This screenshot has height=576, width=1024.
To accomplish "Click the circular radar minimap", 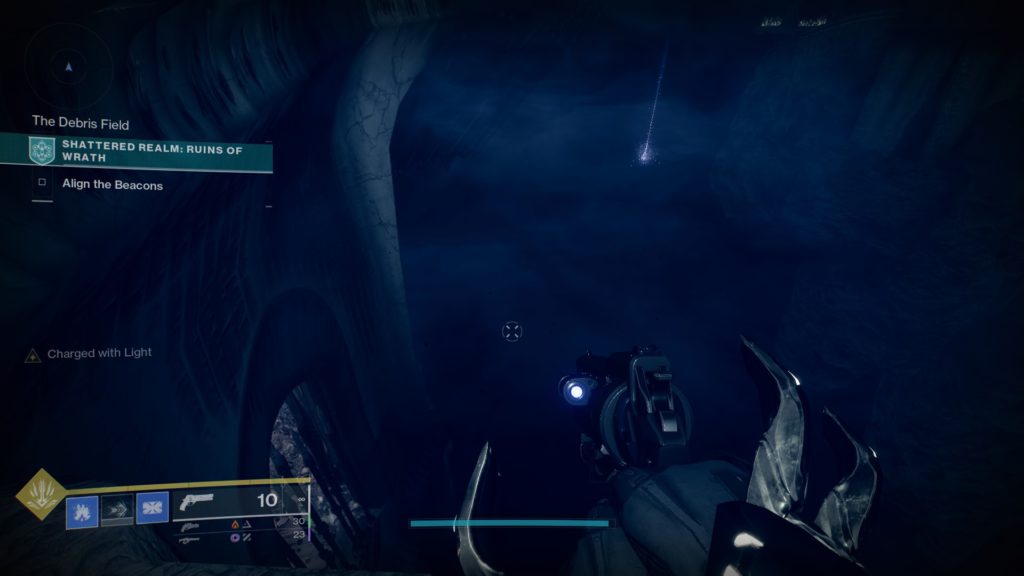I will (68, 67).
